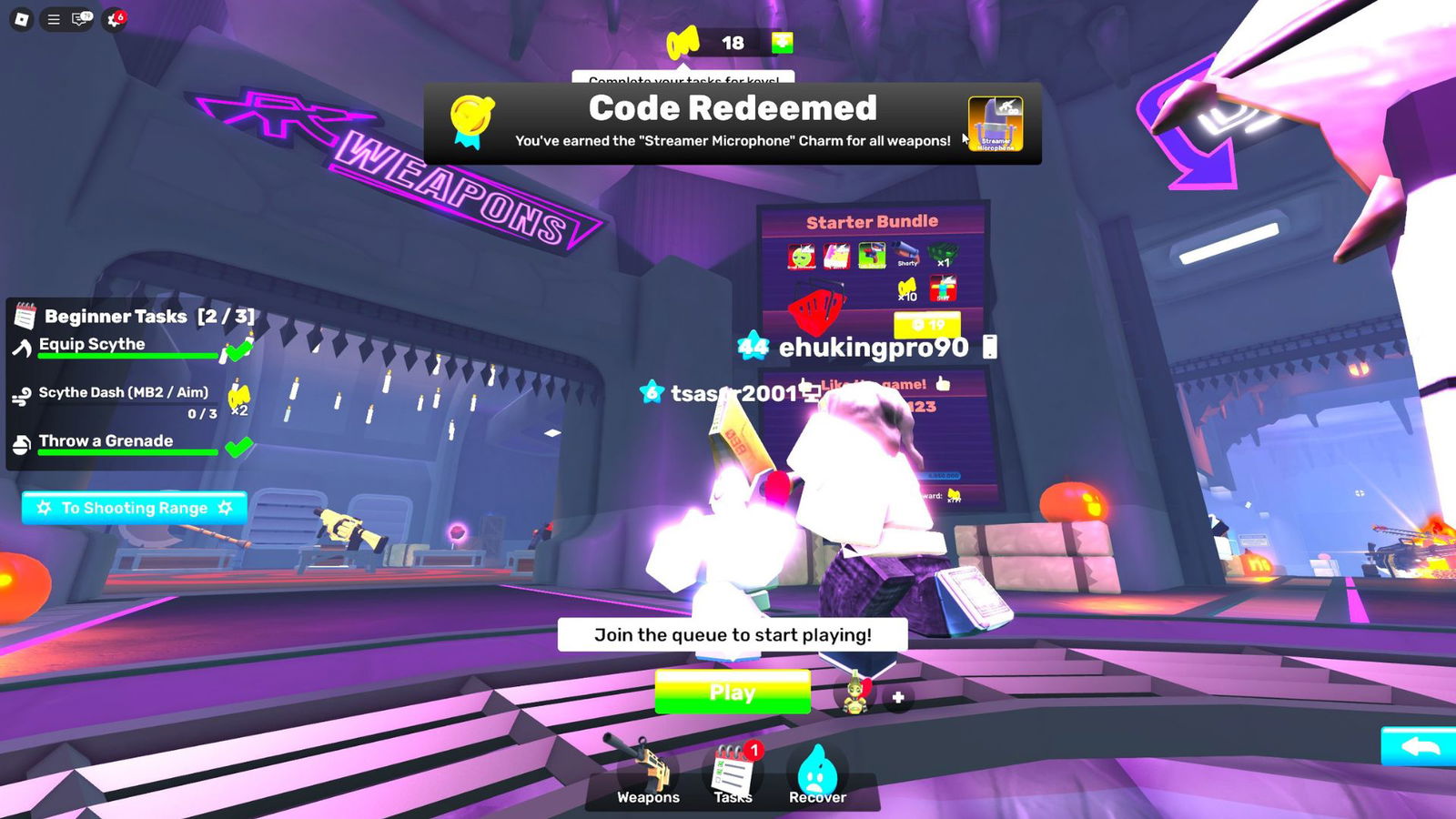Click To Shooting Range teleport button
Screen dimensions: 1456x819
(134, 508)
